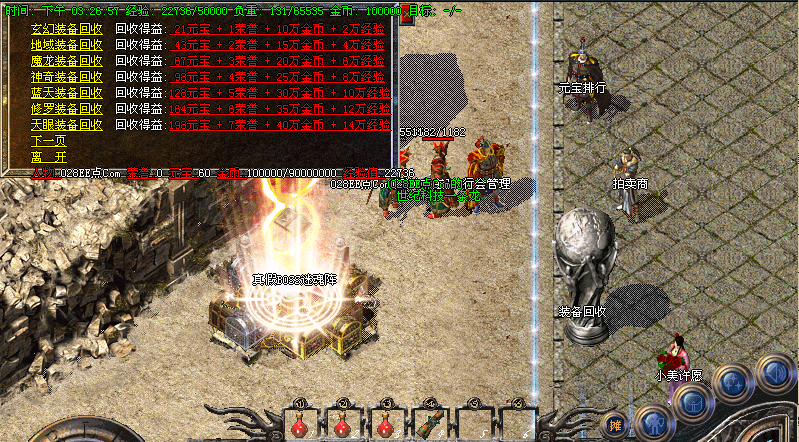Click the red potion in hotbar slot 3
Screen dimensions: 799x442
386,425
